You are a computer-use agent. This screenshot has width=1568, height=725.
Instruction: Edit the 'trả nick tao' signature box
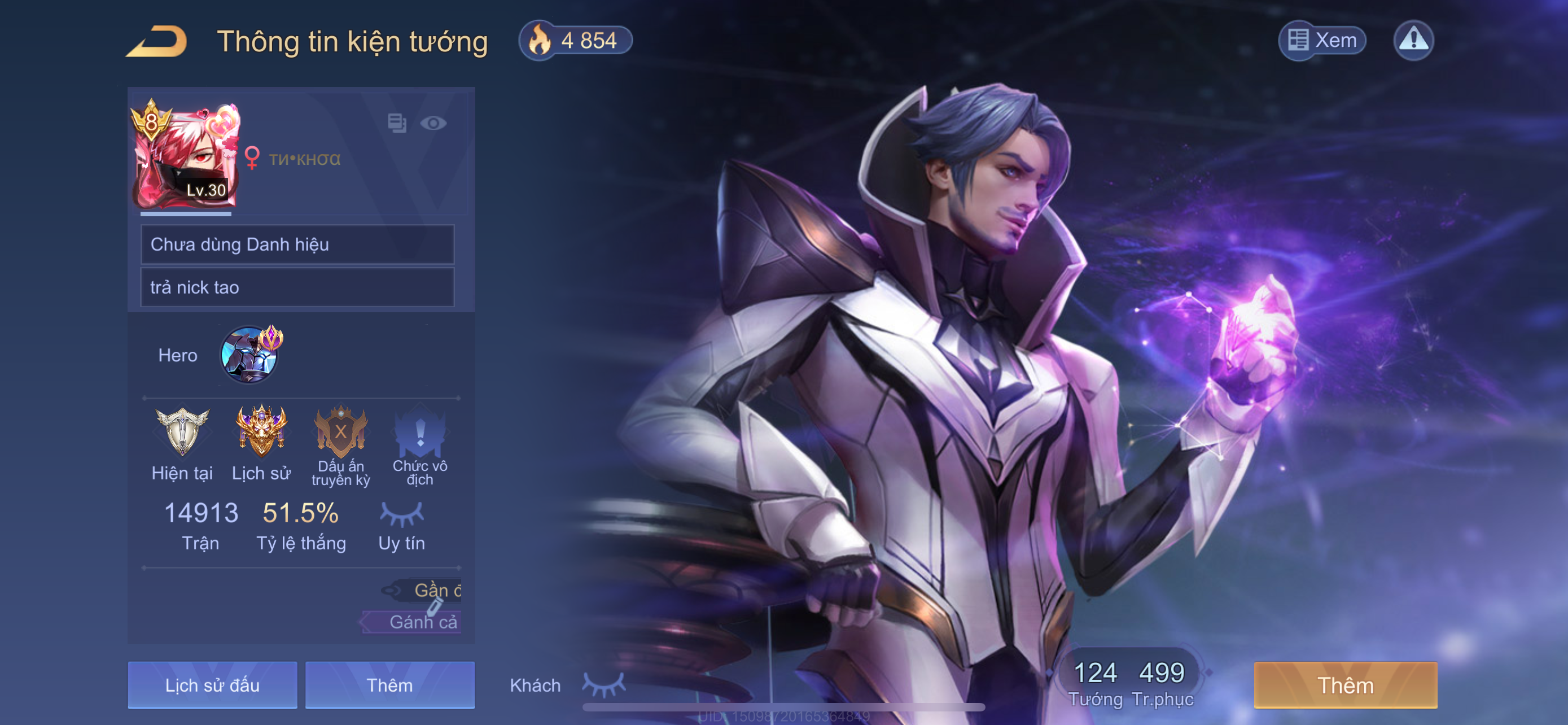(x=297, y=287)
